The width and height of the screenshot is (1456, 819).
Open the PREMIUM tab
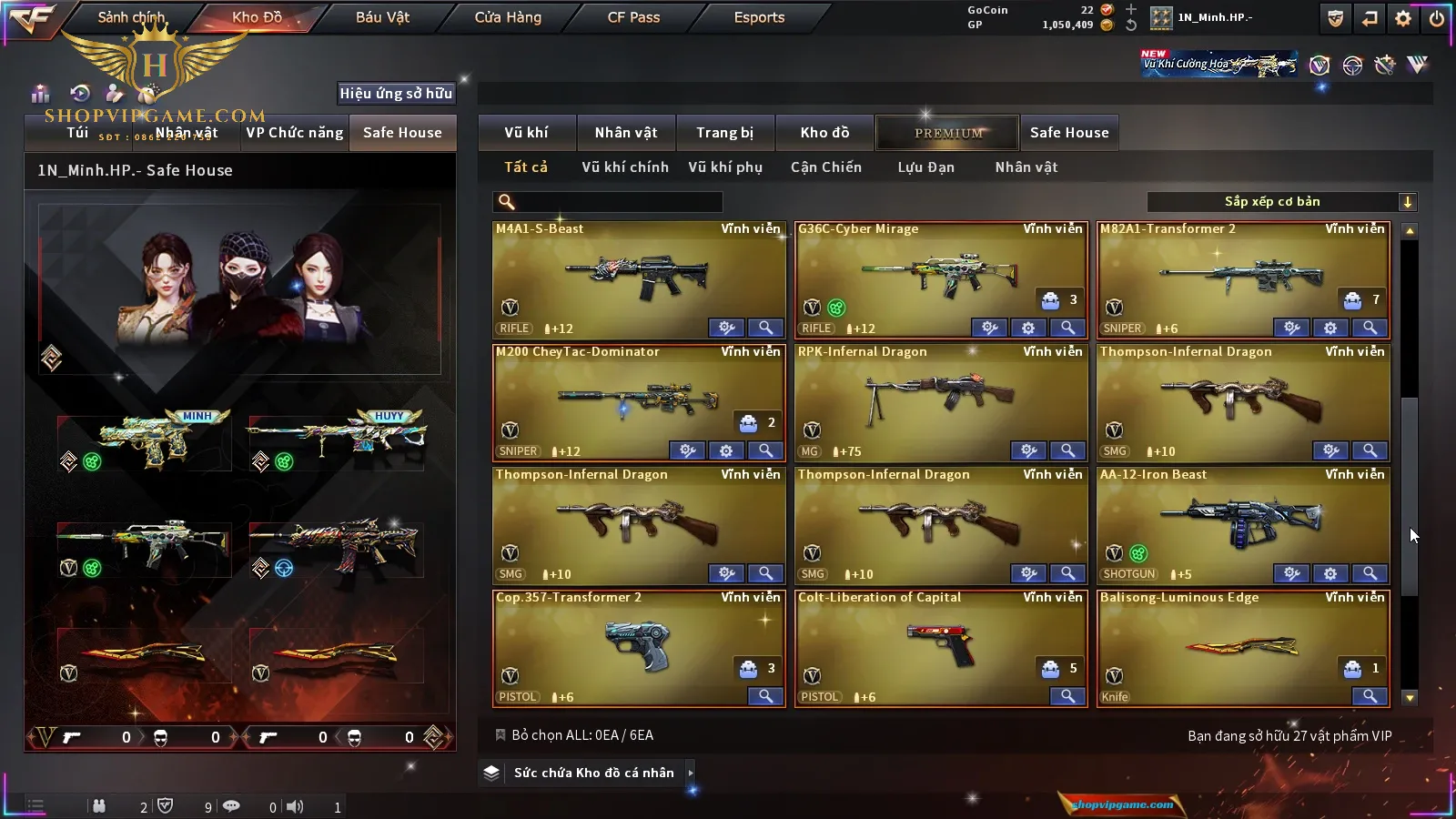pos(948,133)
